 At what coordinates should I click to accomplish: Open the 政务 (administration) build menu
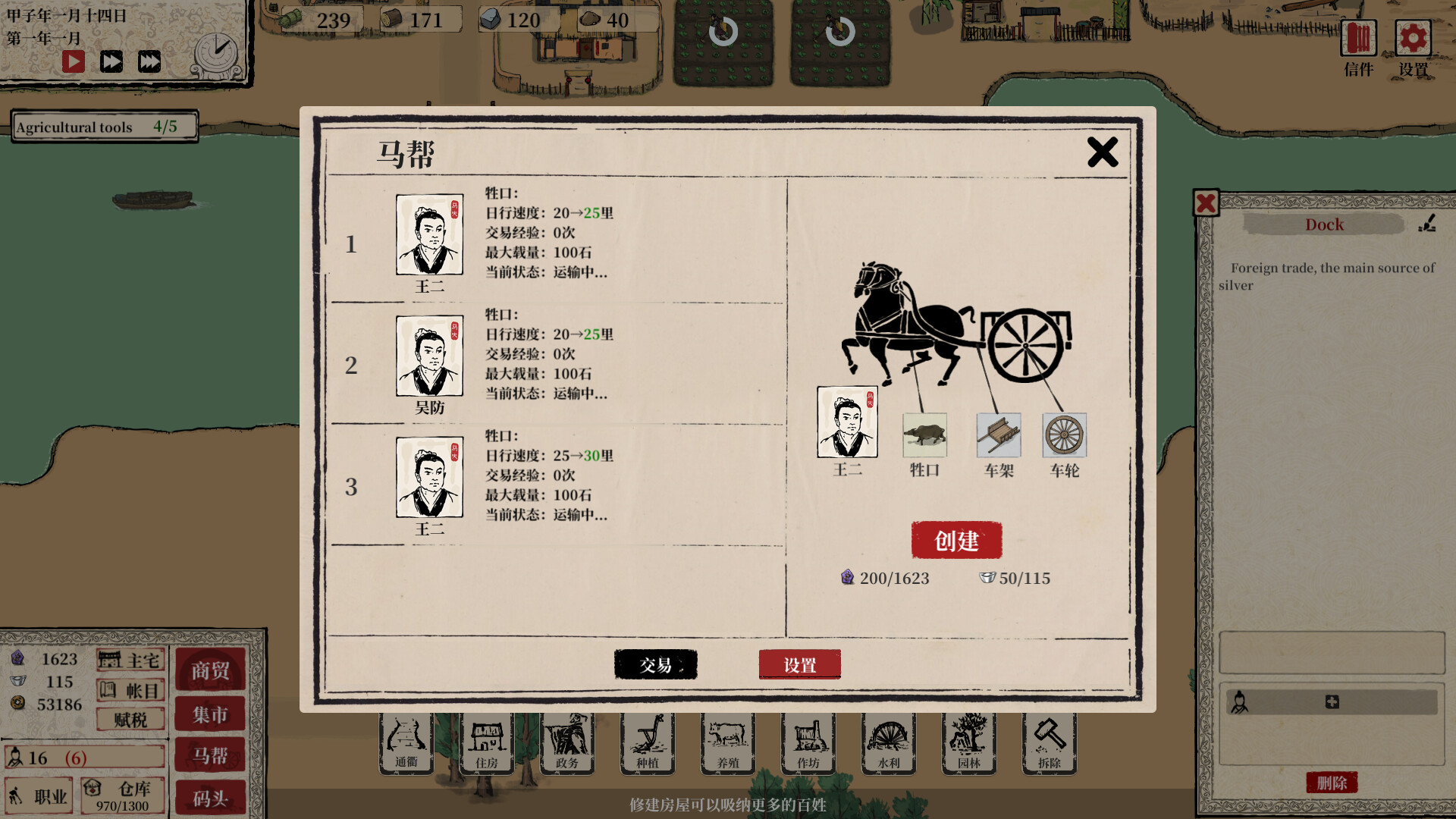point(567,743)
